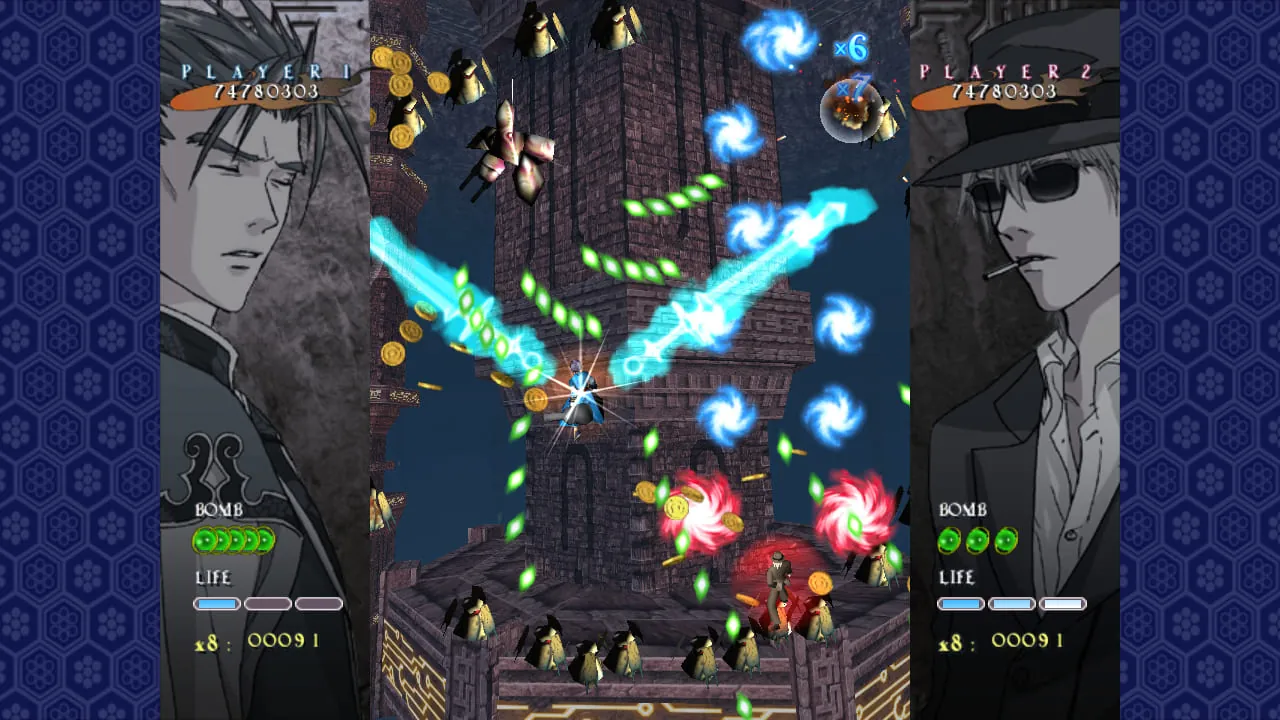Select Player 2's middle bomb icon
This screenshot has width=1280, height=720.
point(976,541)
